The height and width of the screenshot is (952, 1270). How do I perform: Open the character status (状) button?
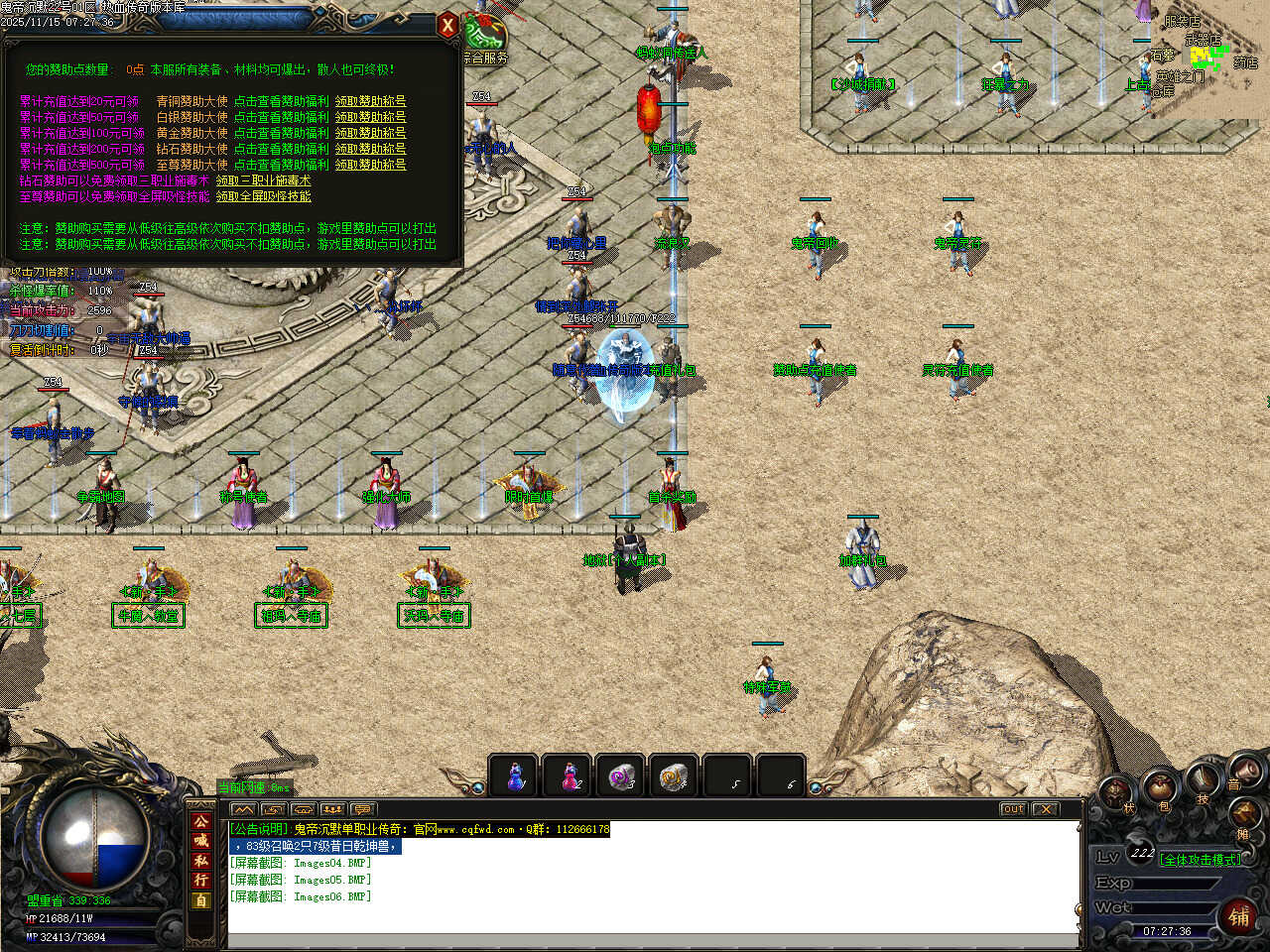pyautogui.click(x=1118, y=793)
